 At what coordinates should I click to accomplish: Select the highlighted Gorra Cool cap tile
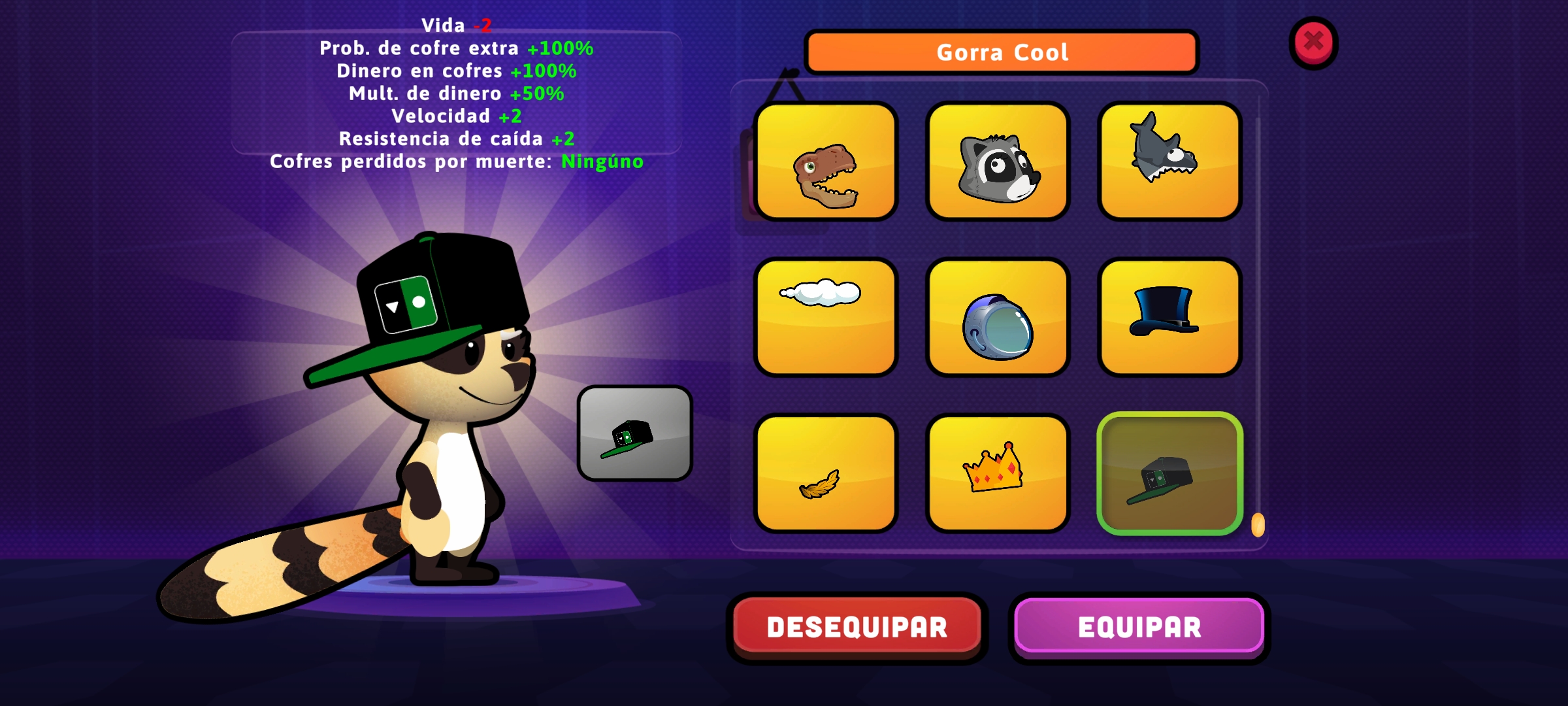tap(1169, 473)
